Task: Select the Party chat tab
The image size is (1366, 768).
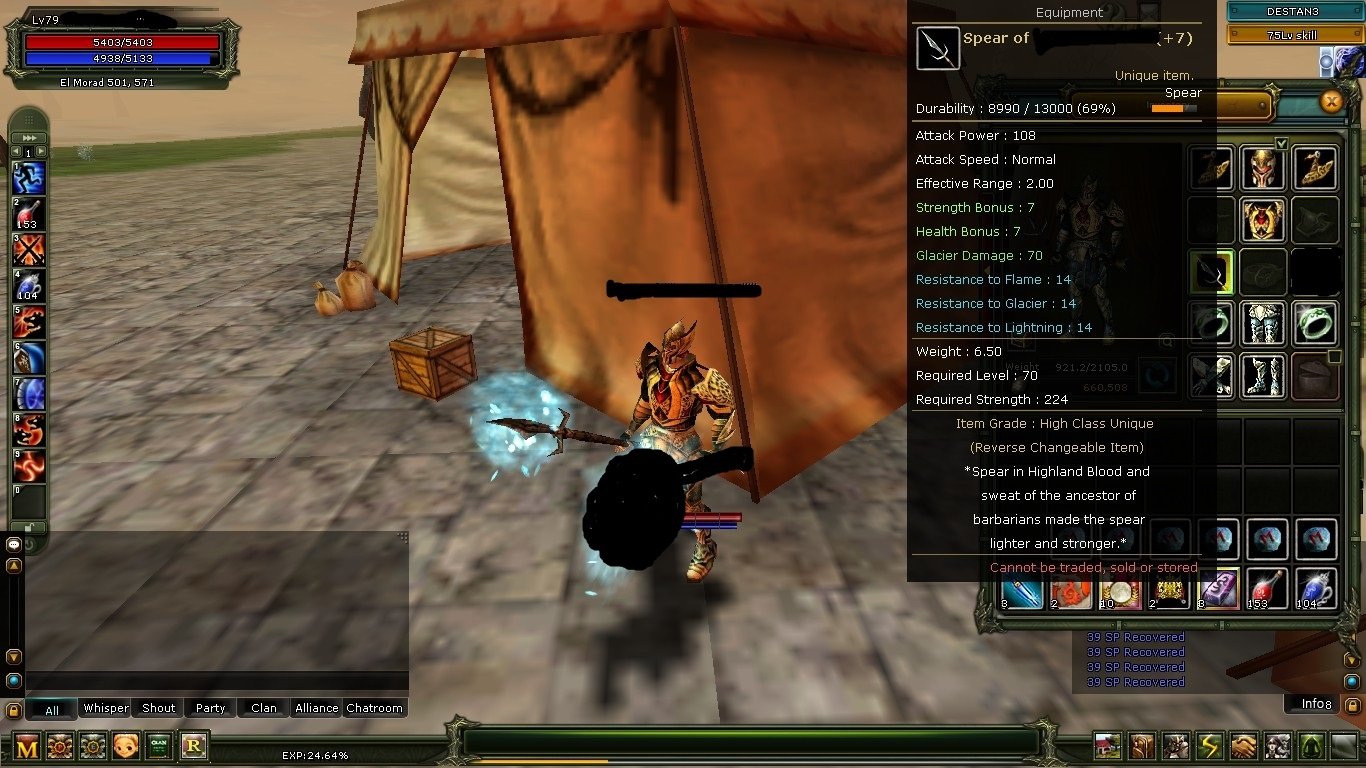Action: coord(210,708)
